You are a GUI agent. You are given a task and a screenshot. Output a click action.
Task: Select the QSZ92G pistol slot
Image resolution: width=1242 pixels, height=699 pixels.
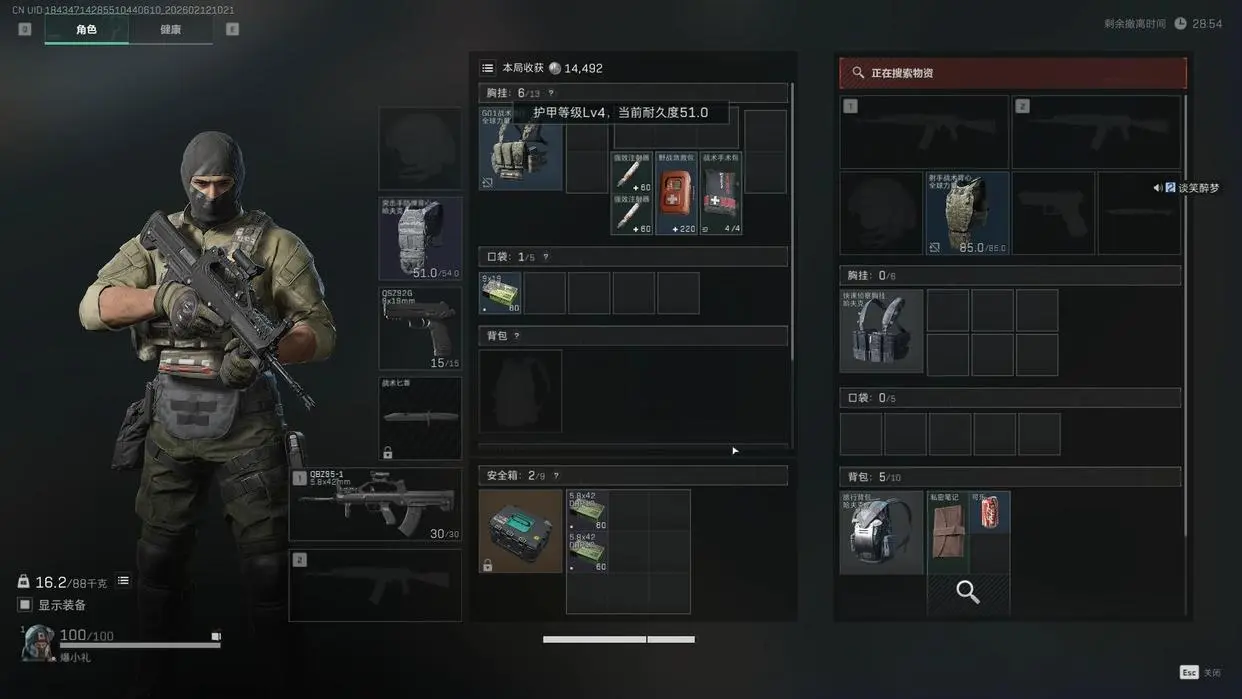tap(420, 329)
